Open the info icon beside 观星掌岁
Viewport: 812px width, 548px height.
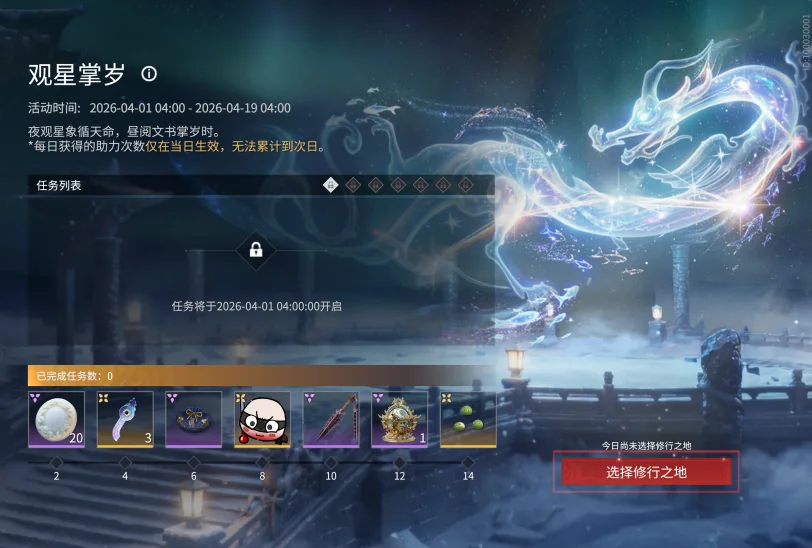pyautogui.click(x=149, y=73)
